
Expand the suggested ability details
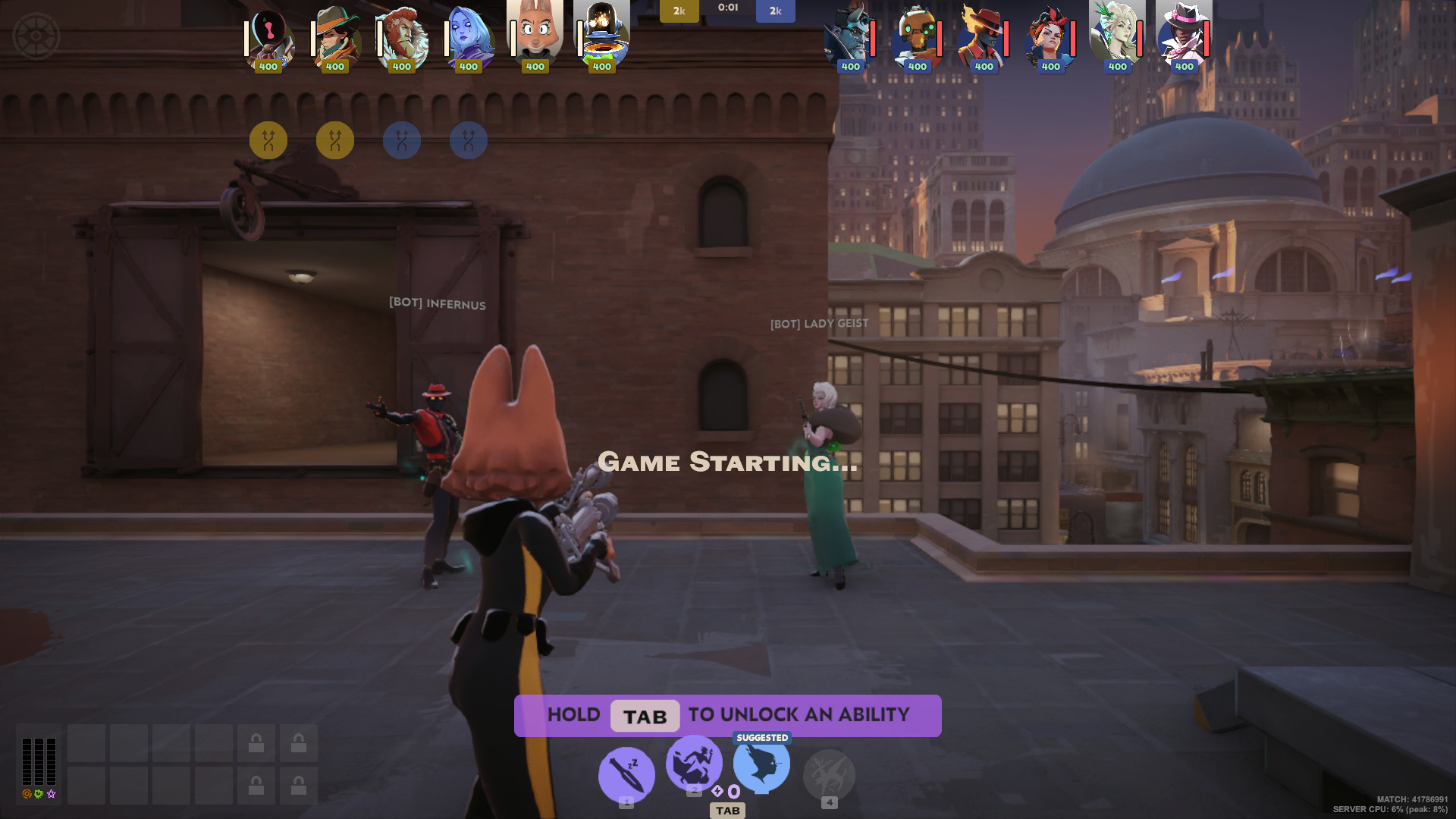pos(761,737)
